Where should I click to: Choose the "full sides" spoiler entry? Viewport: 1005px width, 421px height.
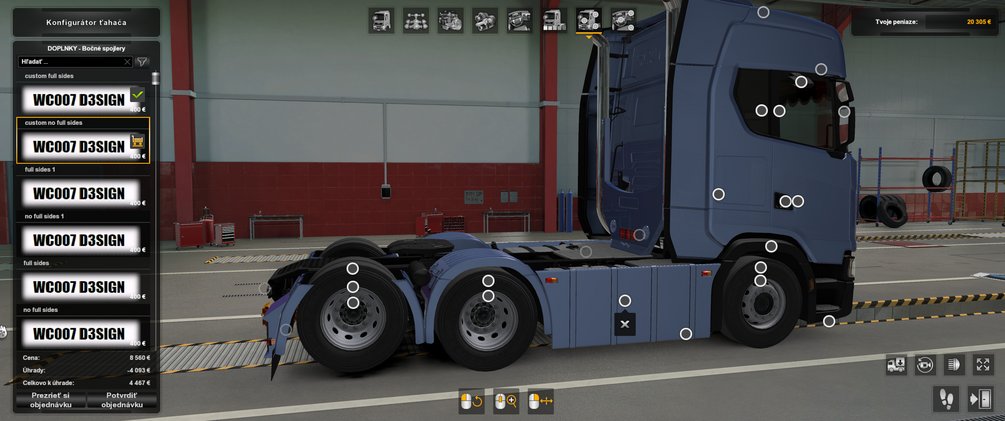tap(80, 287)
